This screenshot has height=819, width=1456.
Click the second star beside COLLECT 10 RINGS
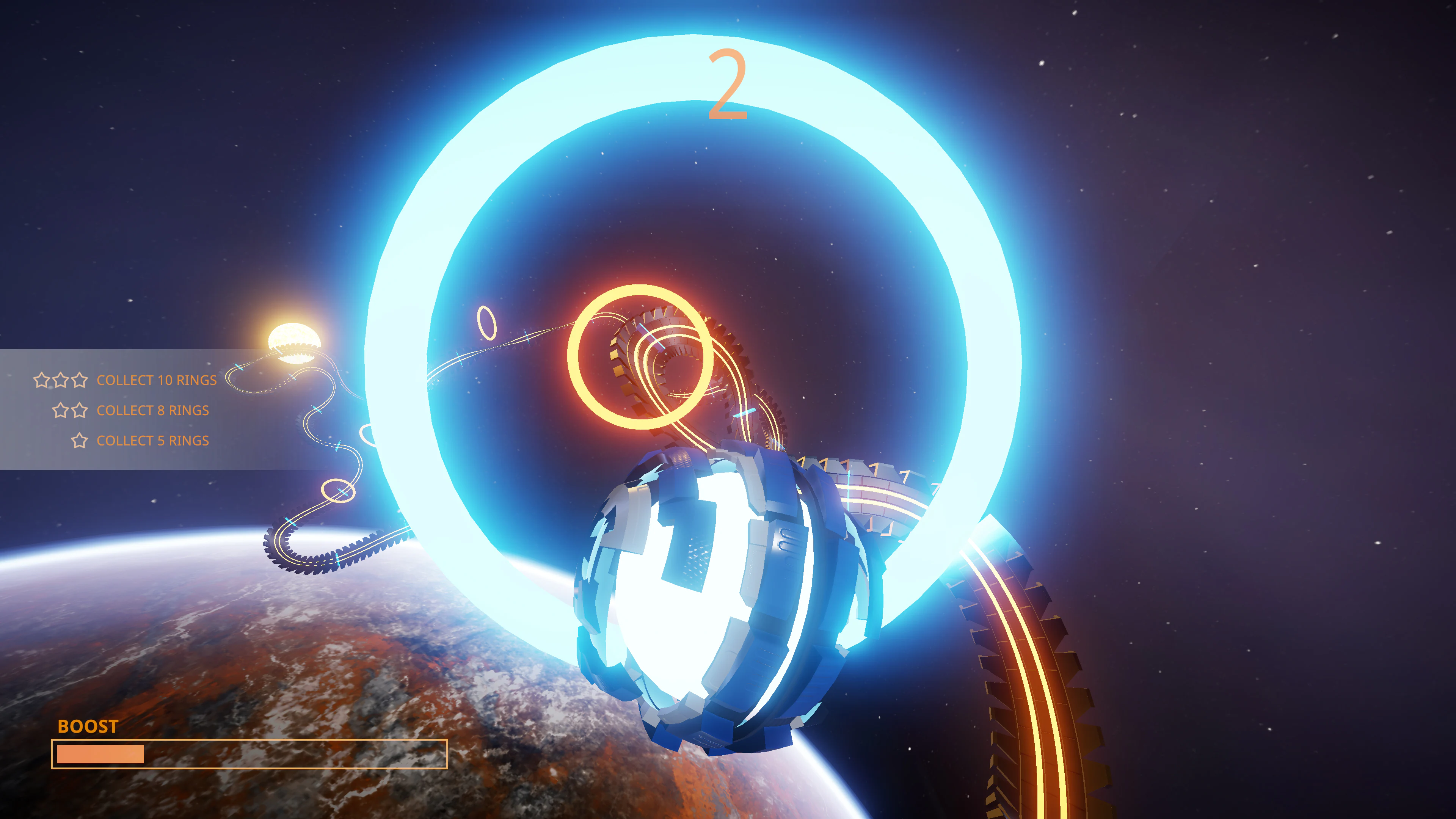coord(61,380)
